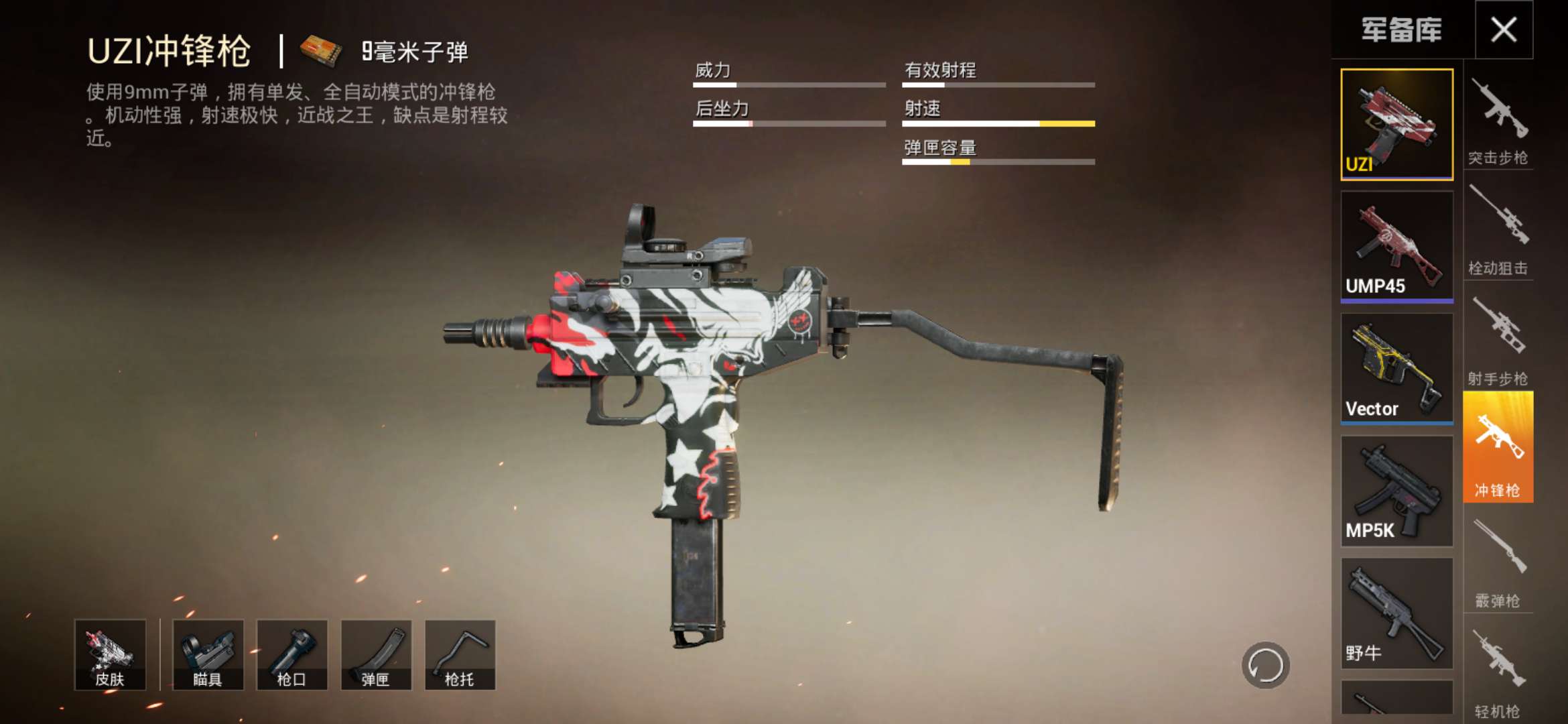Open the 瞄具 scope attachment slot icon
Viewport: 1568px width, 724px height.
(x=208, y=654)
